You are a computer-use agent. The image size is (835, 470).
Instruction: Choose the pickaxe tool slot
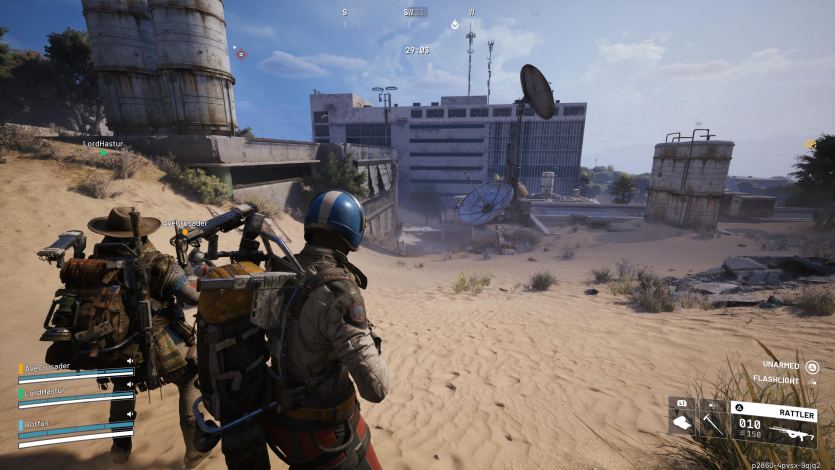[712, 421]
